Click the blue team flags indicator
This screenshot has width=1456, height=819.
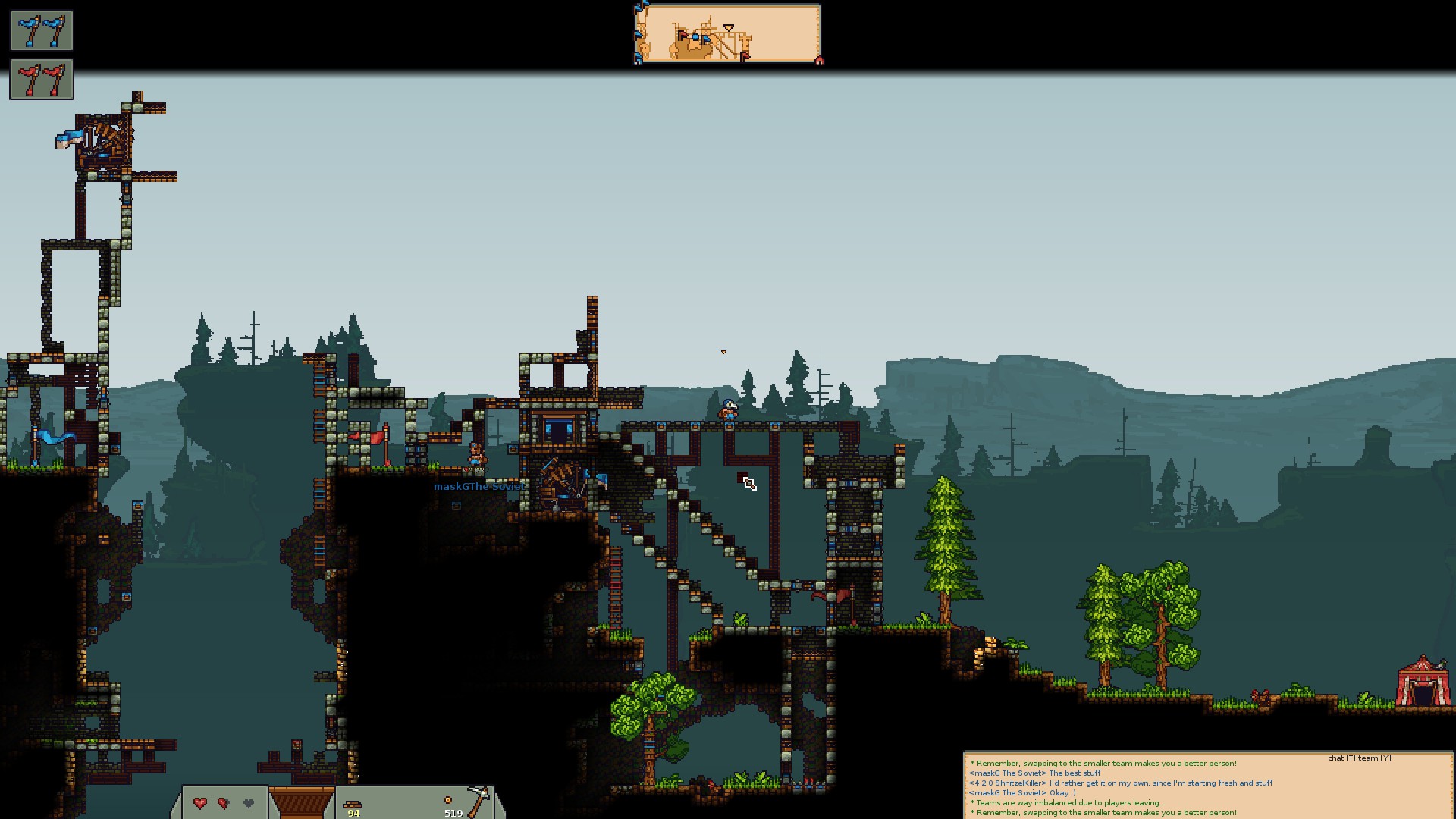click(x=42, y=30)
